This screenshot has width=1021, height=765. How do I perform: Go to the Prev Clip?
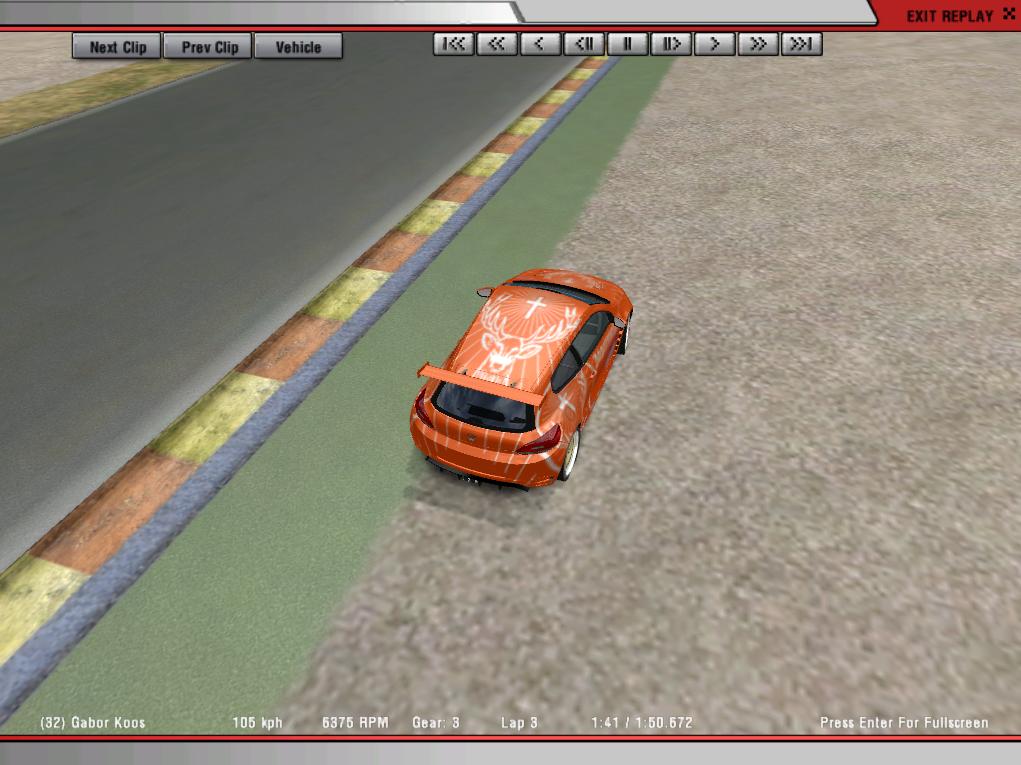tap(210, 47)
